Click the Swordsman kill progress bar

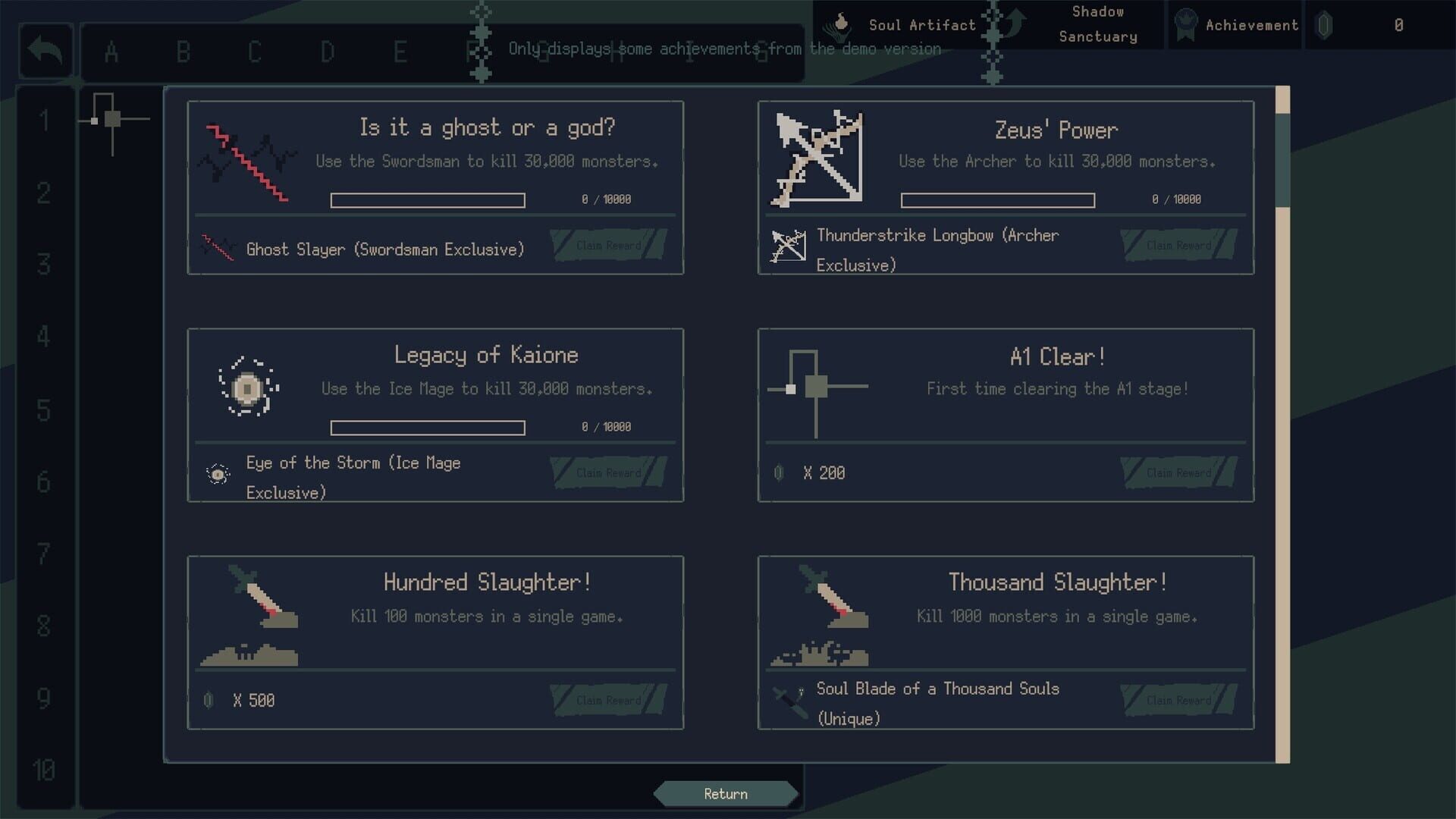click(428, 200)
